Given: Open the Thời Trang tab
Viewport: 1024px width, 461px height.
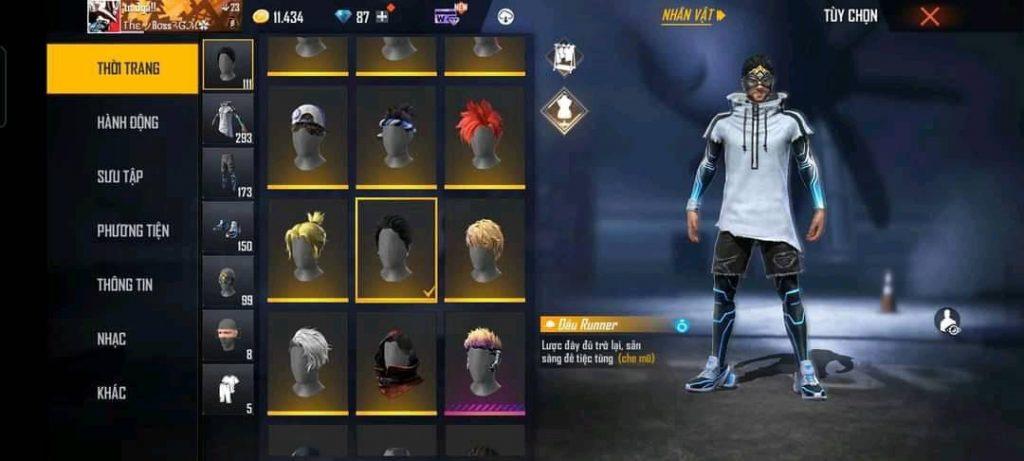Looking at the screenshot, I should (122, 68).
